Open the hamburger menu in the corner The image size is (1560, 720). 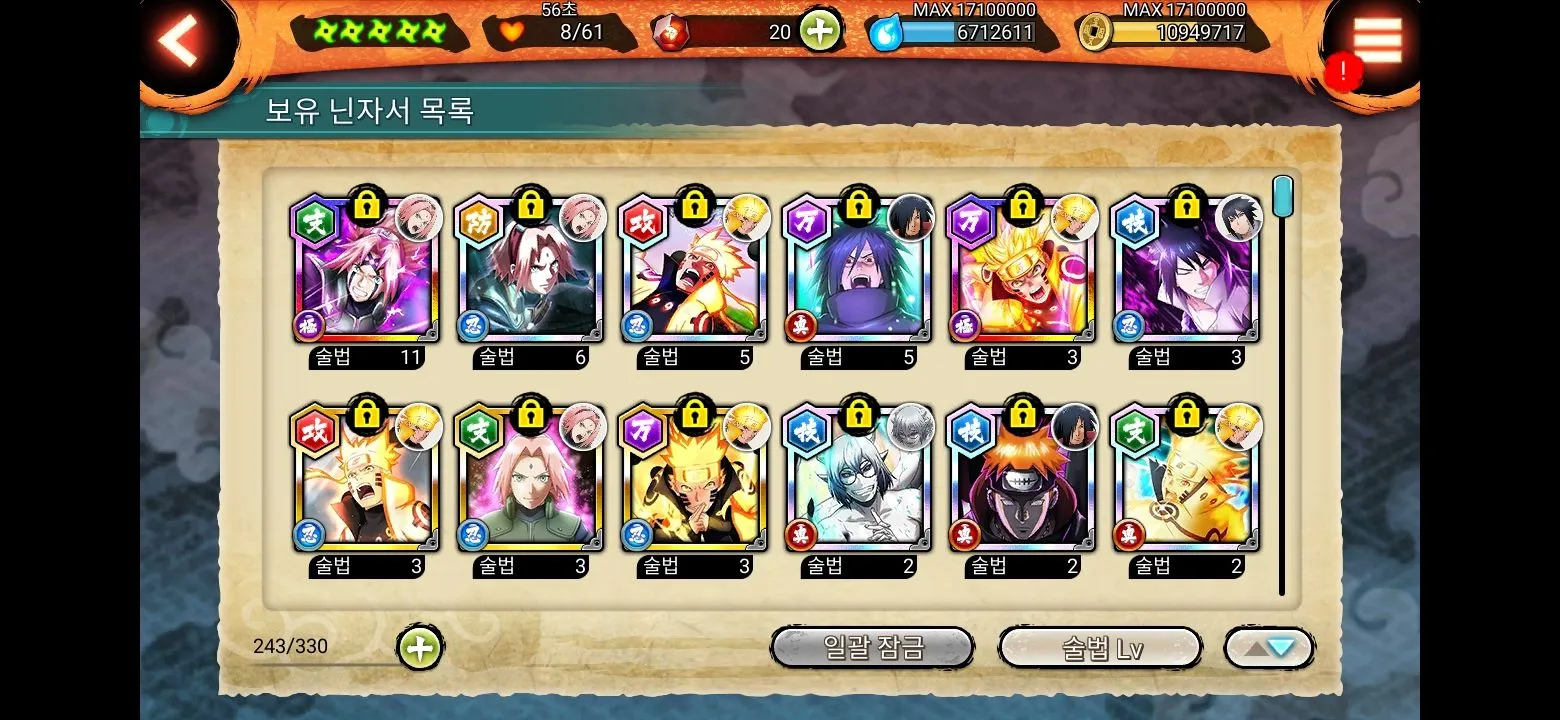click(x=1377, y=42)
